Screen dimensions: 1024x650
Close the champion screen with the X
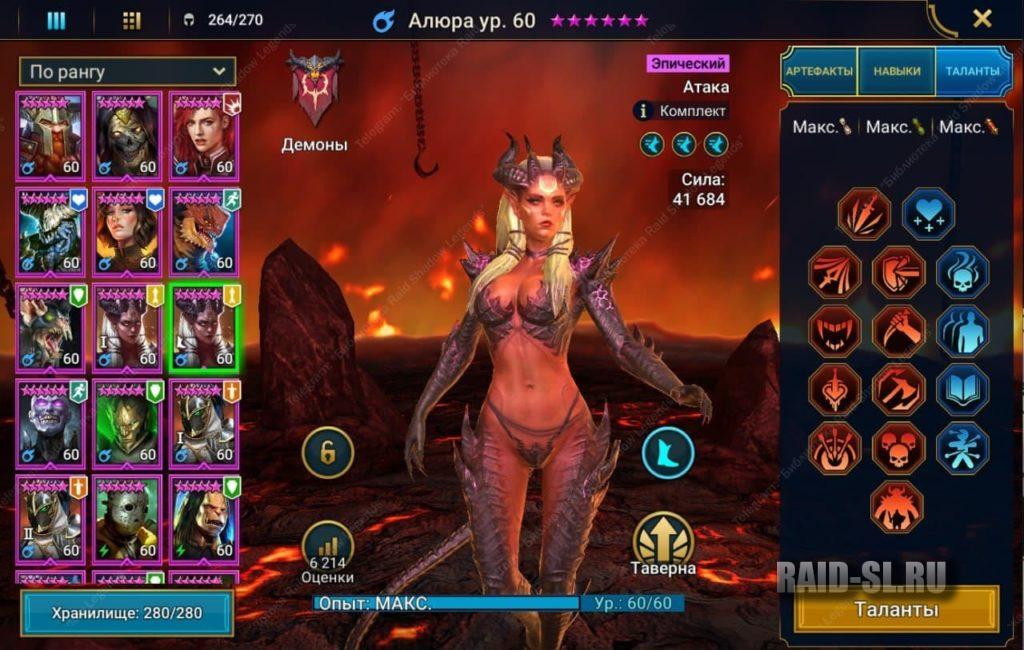pyautogui.click(x=982, y=18)
